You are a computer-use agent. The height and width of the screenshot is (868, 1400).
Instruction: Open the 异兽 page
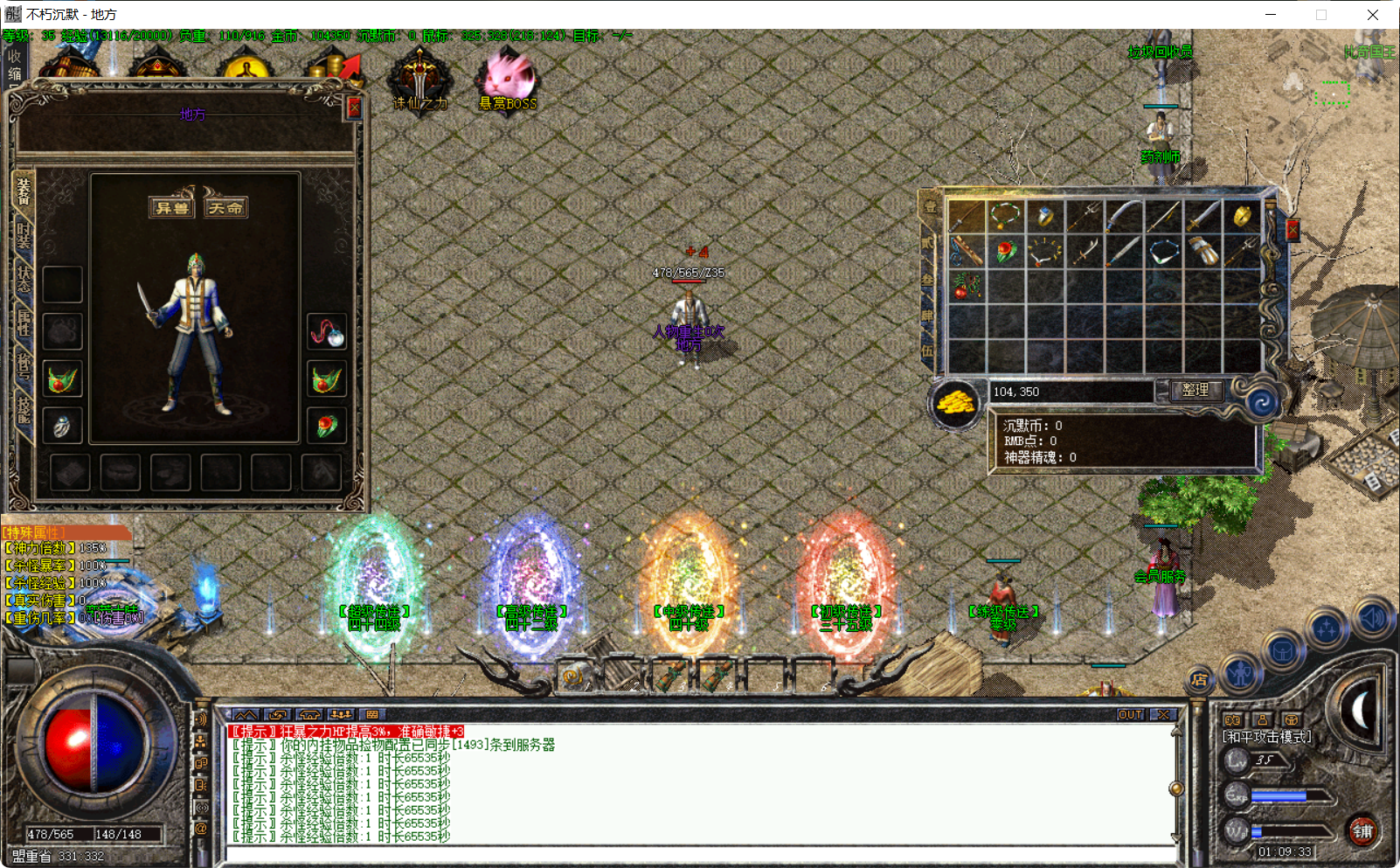coord(171,207)
